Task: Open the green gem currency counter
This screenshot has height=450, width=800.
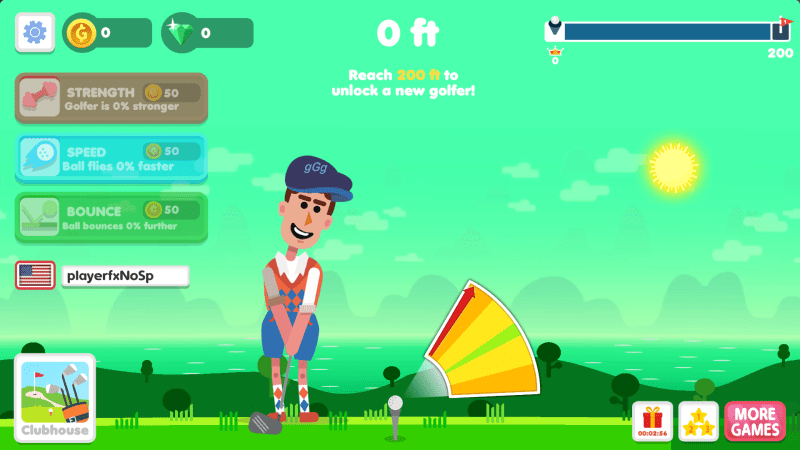Action: click(207, 33)
